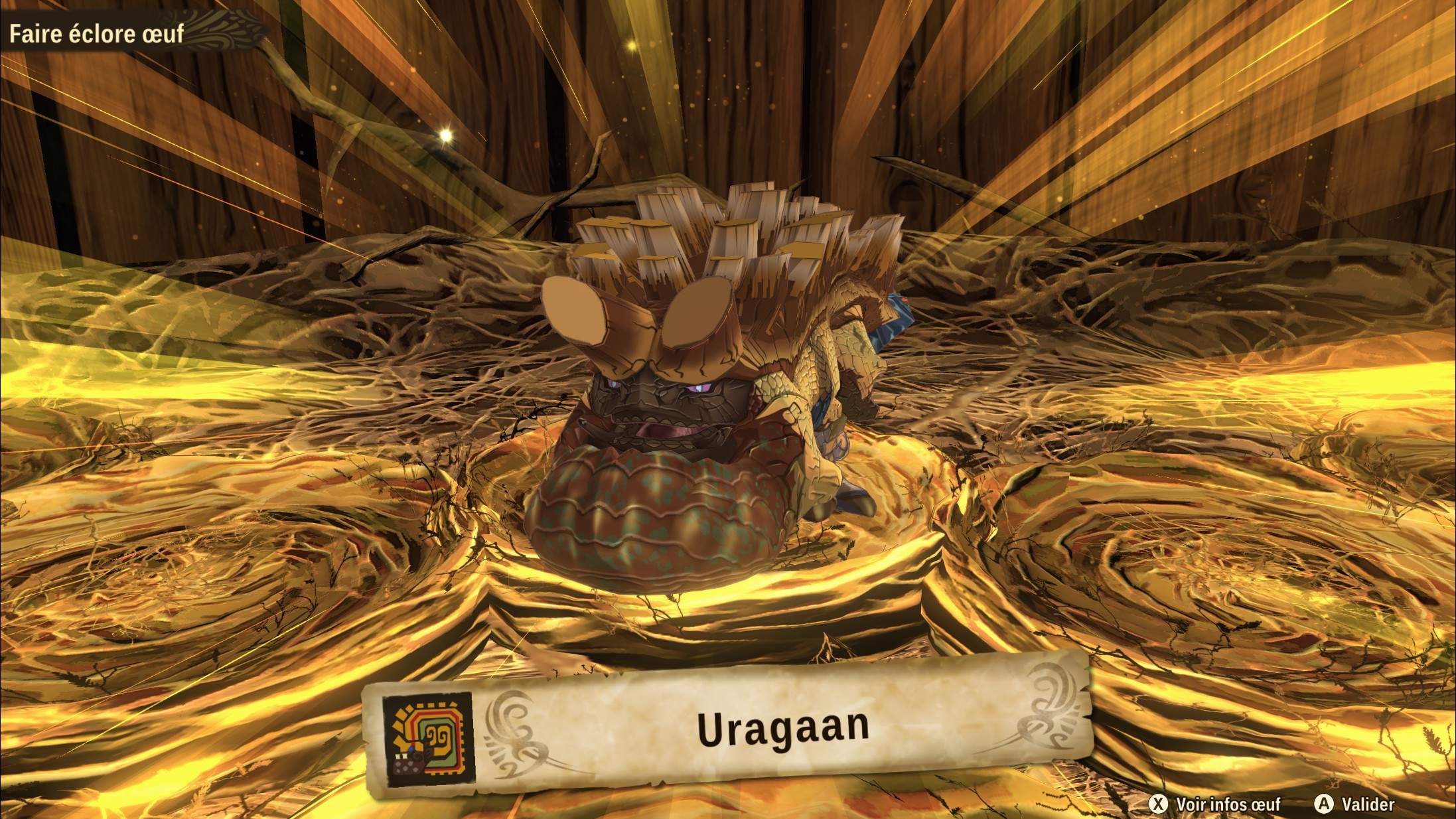The height and width of the screenshot is (819, 1456).
Task: Open Voir infos œuf for egg details
Action: point(1228,804)
